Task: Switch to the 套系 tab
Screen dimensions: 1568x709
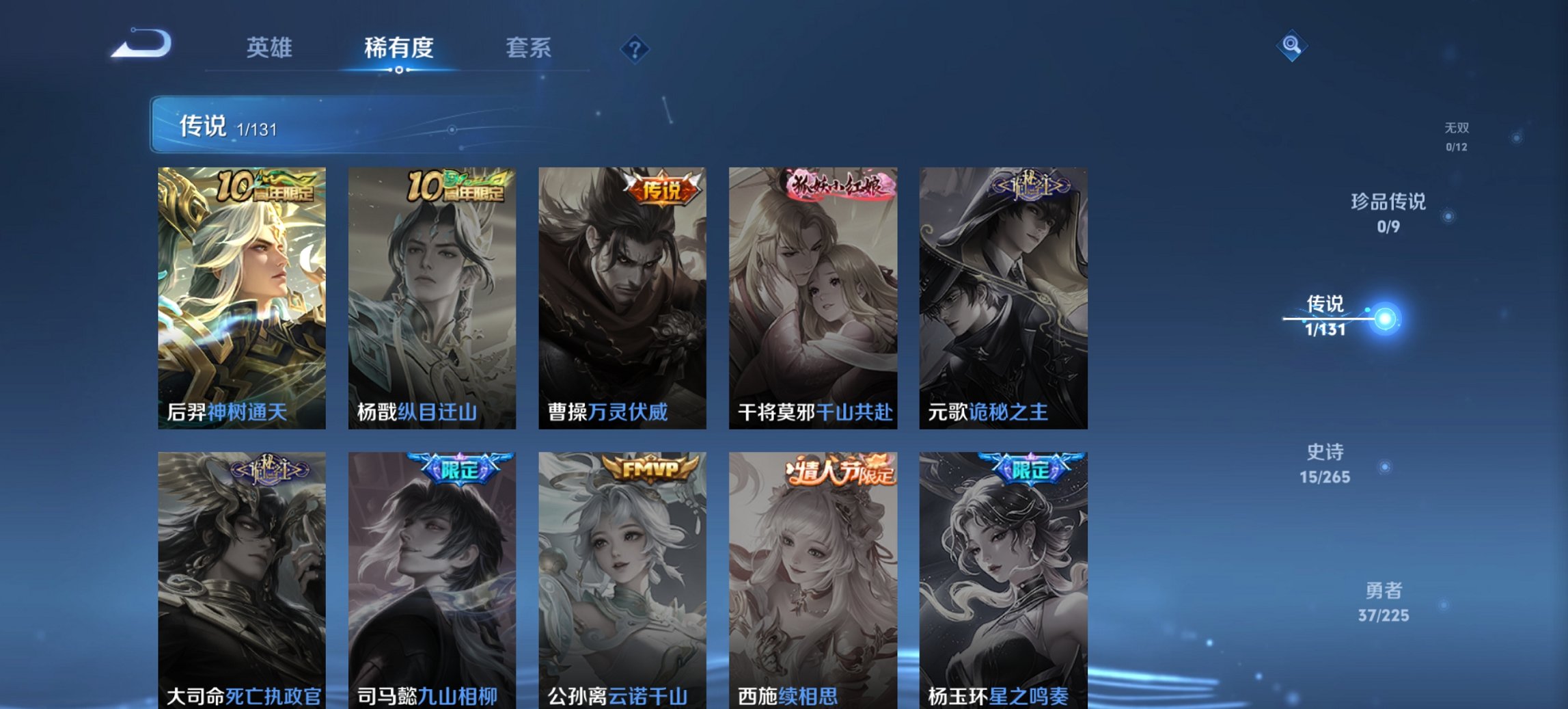Action: 528,48
